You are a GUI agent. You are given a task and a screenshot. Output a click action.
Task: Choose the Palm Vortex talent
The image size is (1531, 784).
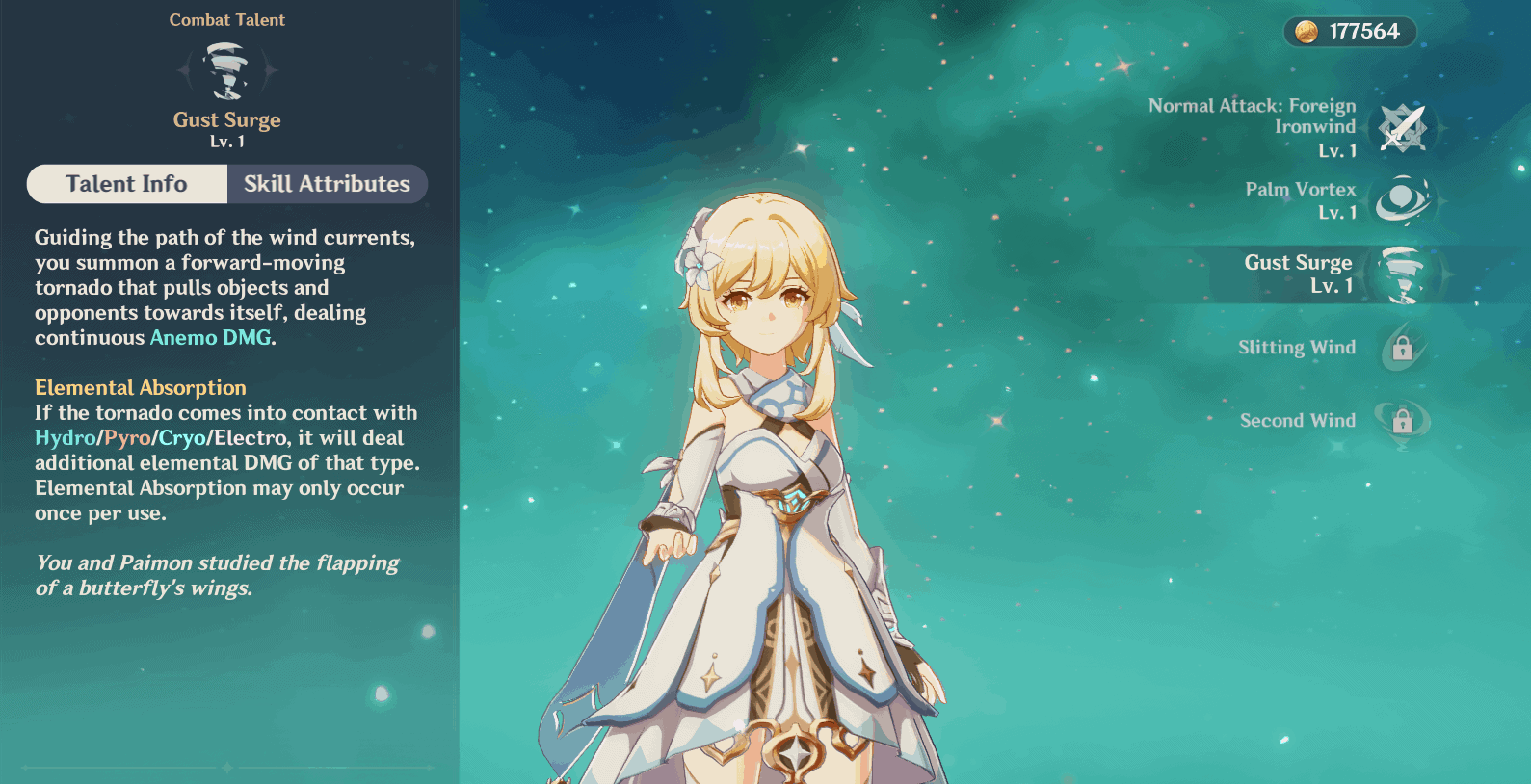1402,200
